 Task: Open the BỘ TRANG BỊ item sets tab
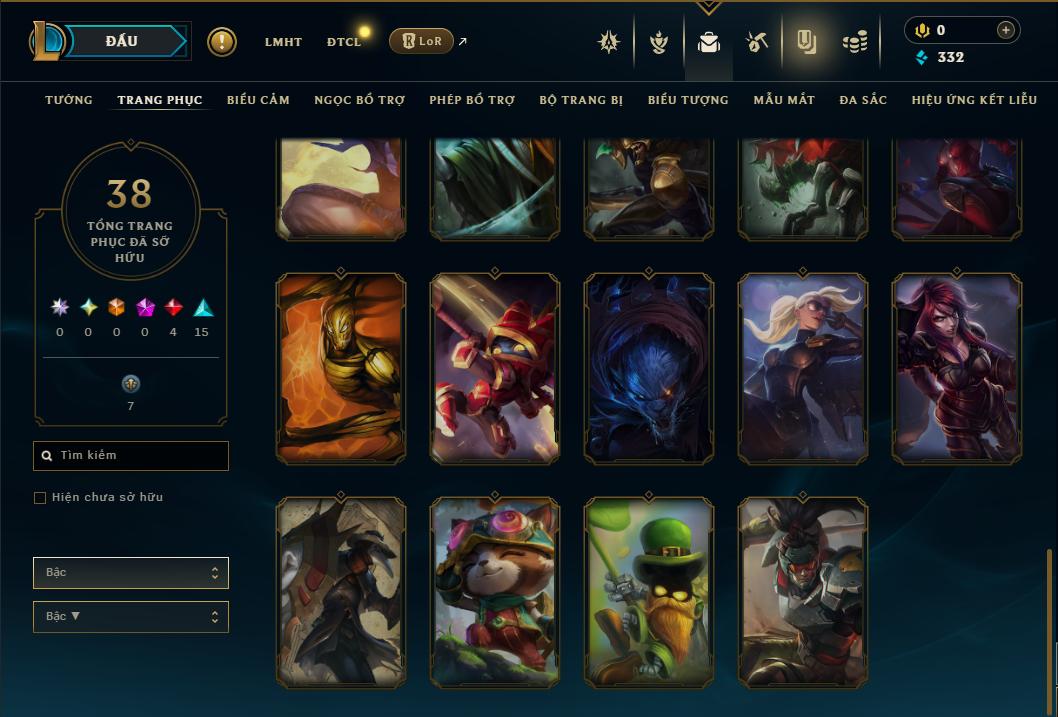click(x=581, y=100)
